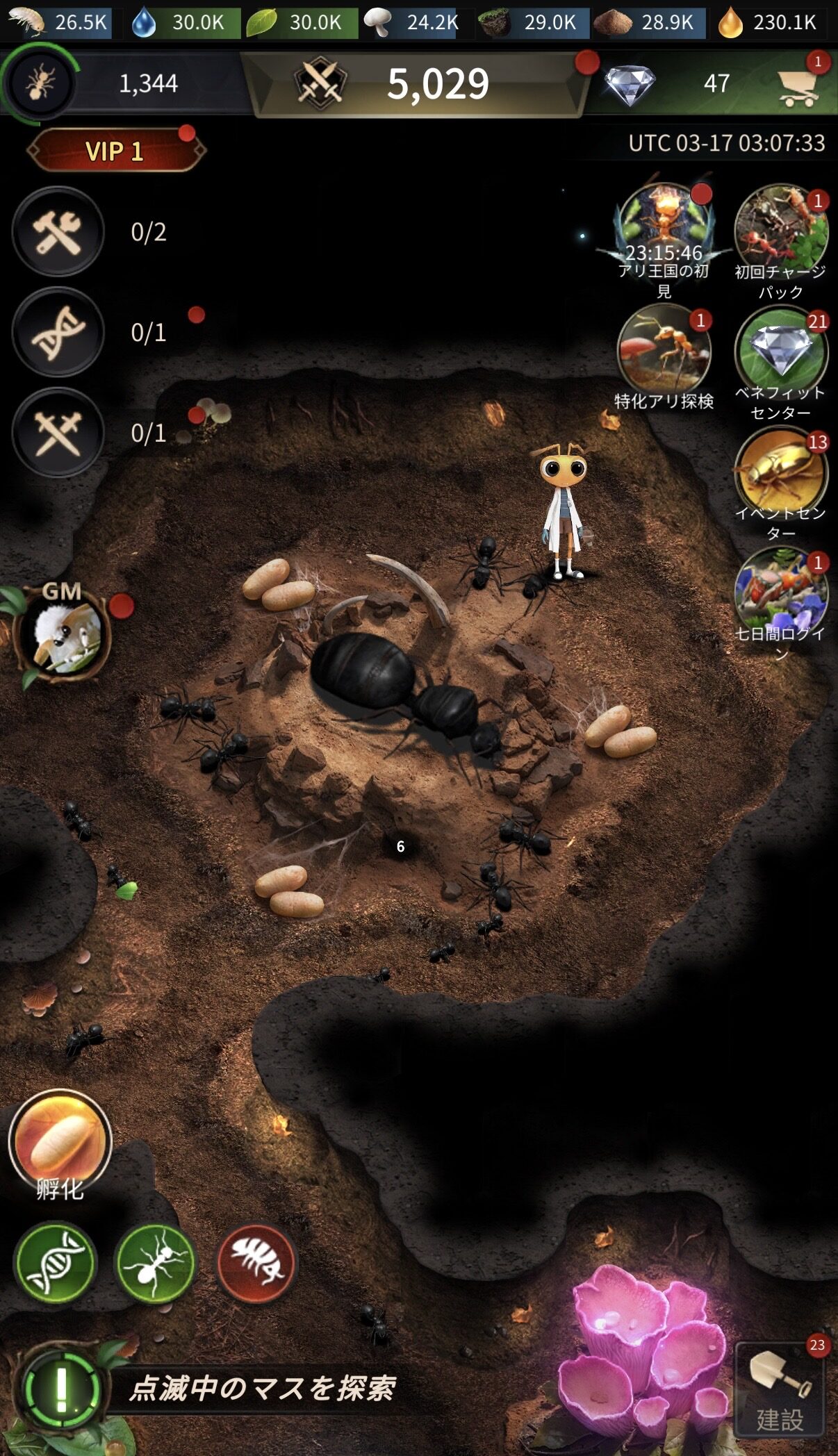Select the green ant button

[x=156, y=1262]
